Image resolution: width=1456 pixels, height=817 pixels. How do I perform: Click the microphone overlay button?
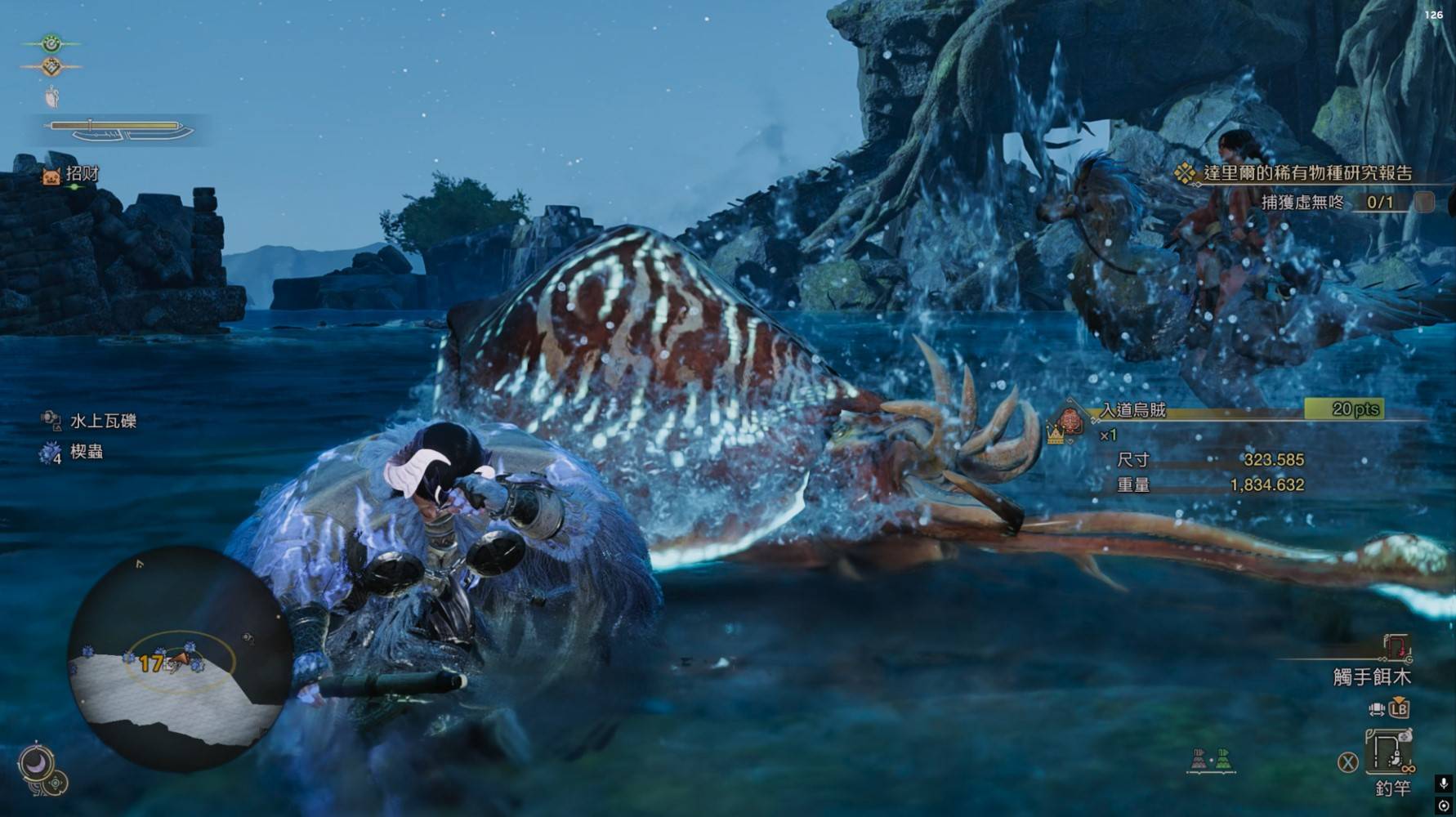pos(1444,784)
